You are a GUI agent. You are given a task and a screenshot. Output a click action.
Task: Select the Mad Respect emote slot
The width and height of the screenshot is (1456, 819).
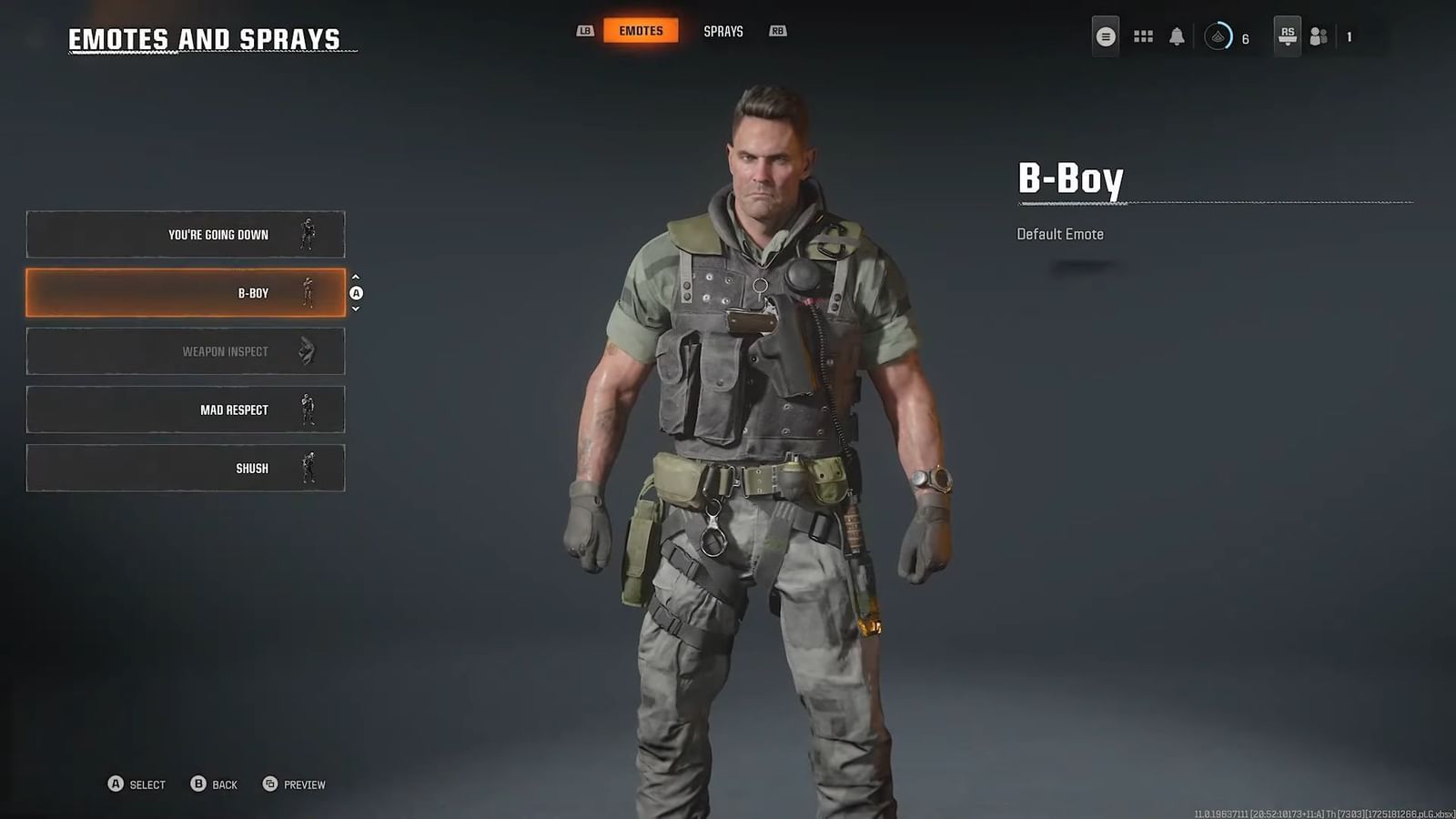187,409
